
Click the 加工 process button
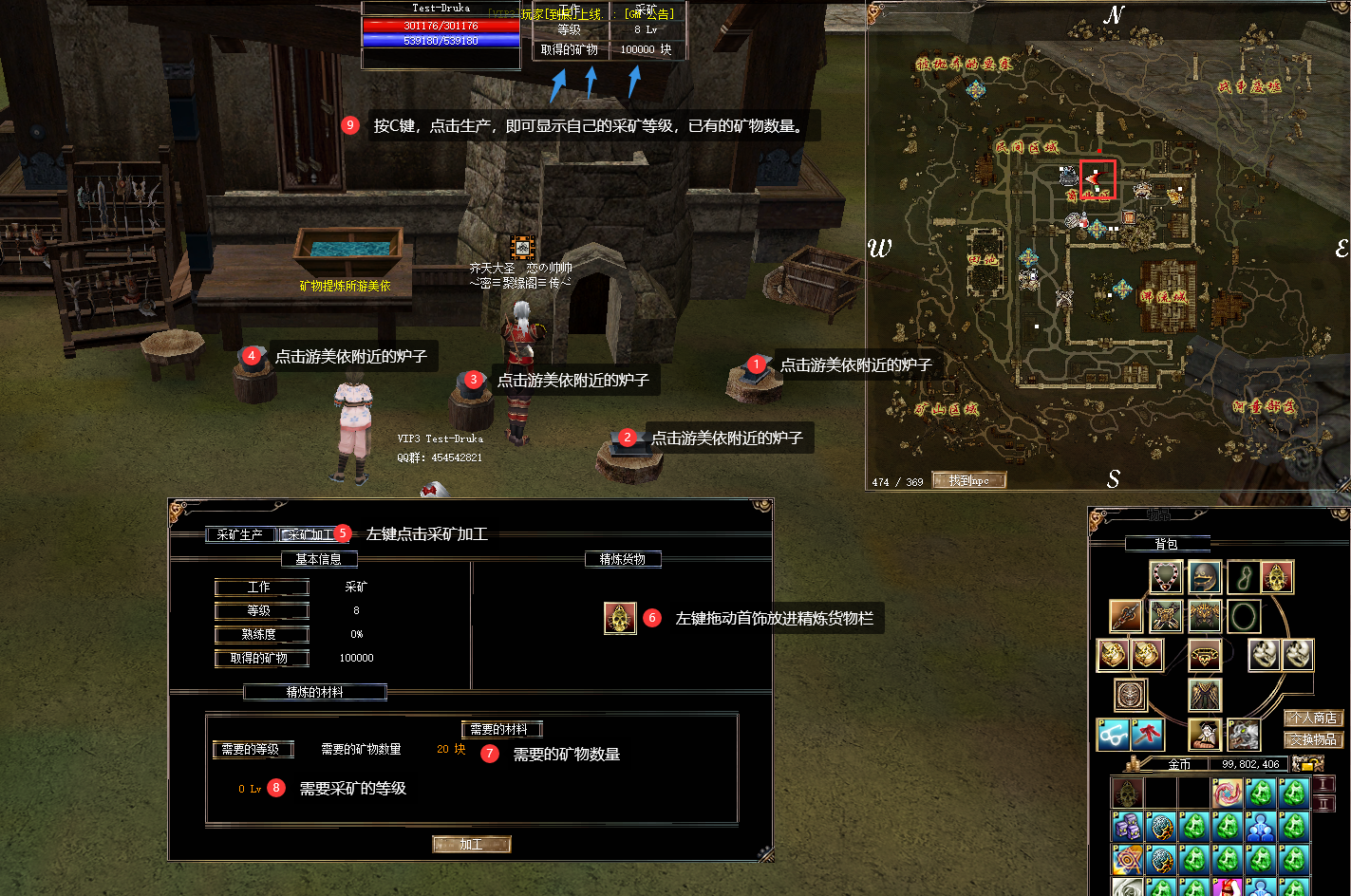click(471, 844)
